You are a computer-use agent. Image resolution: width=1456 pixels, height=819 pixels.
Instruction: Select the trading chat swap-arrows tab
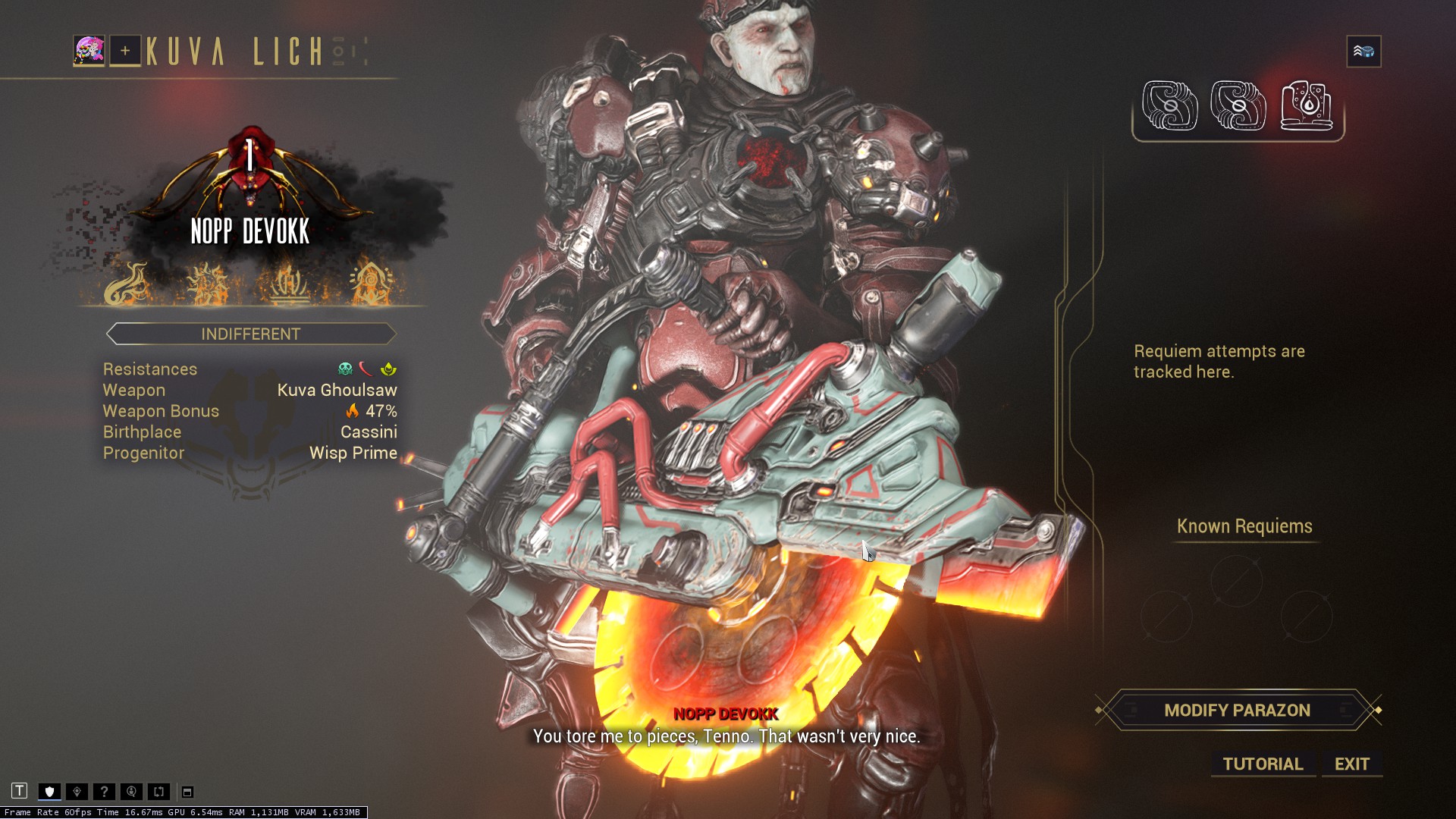point(158,792)
